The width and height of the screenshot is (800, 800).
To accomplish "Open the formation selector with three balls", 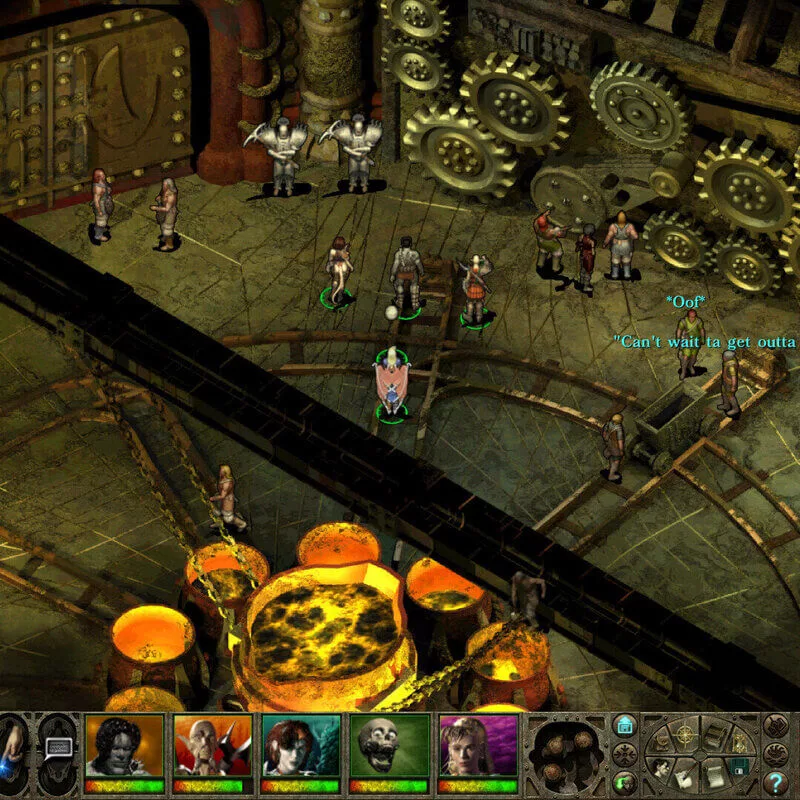I will [x=567, y=750].
